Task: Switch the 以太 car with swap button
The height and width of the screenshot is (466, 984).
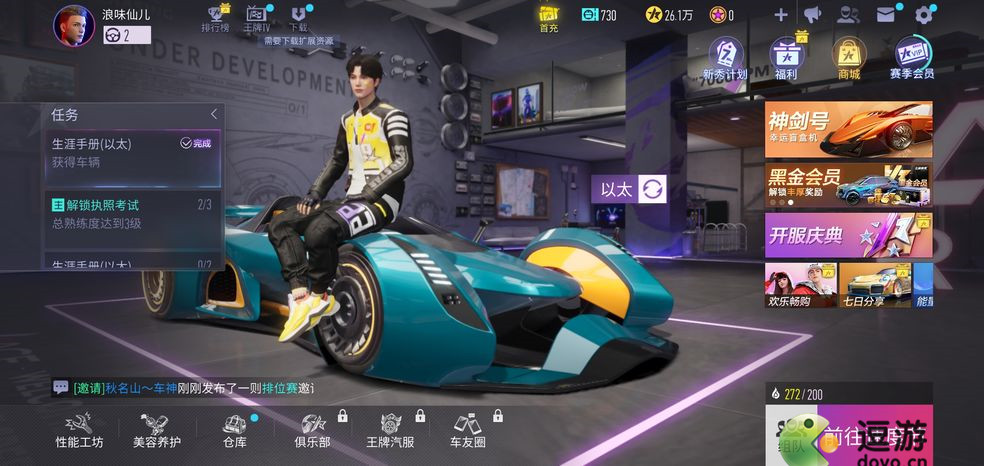Action: [x=652, y=188]
